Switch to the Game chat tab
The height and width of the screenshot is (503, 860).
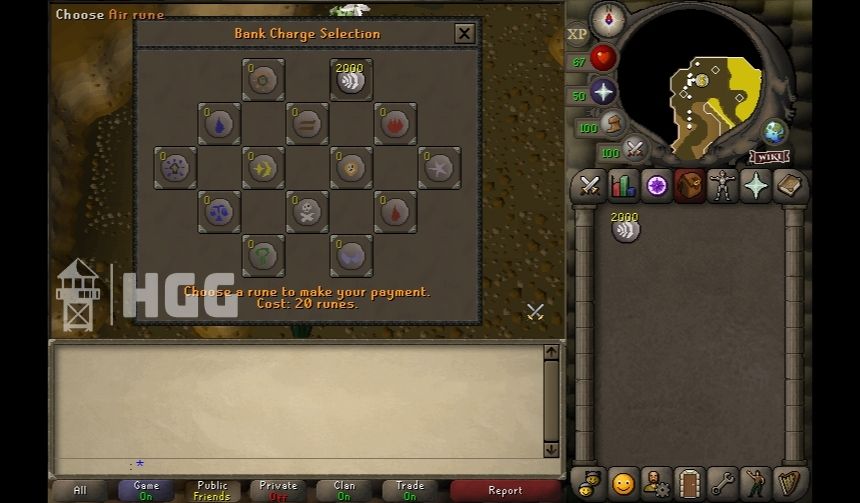pos(146,490)
